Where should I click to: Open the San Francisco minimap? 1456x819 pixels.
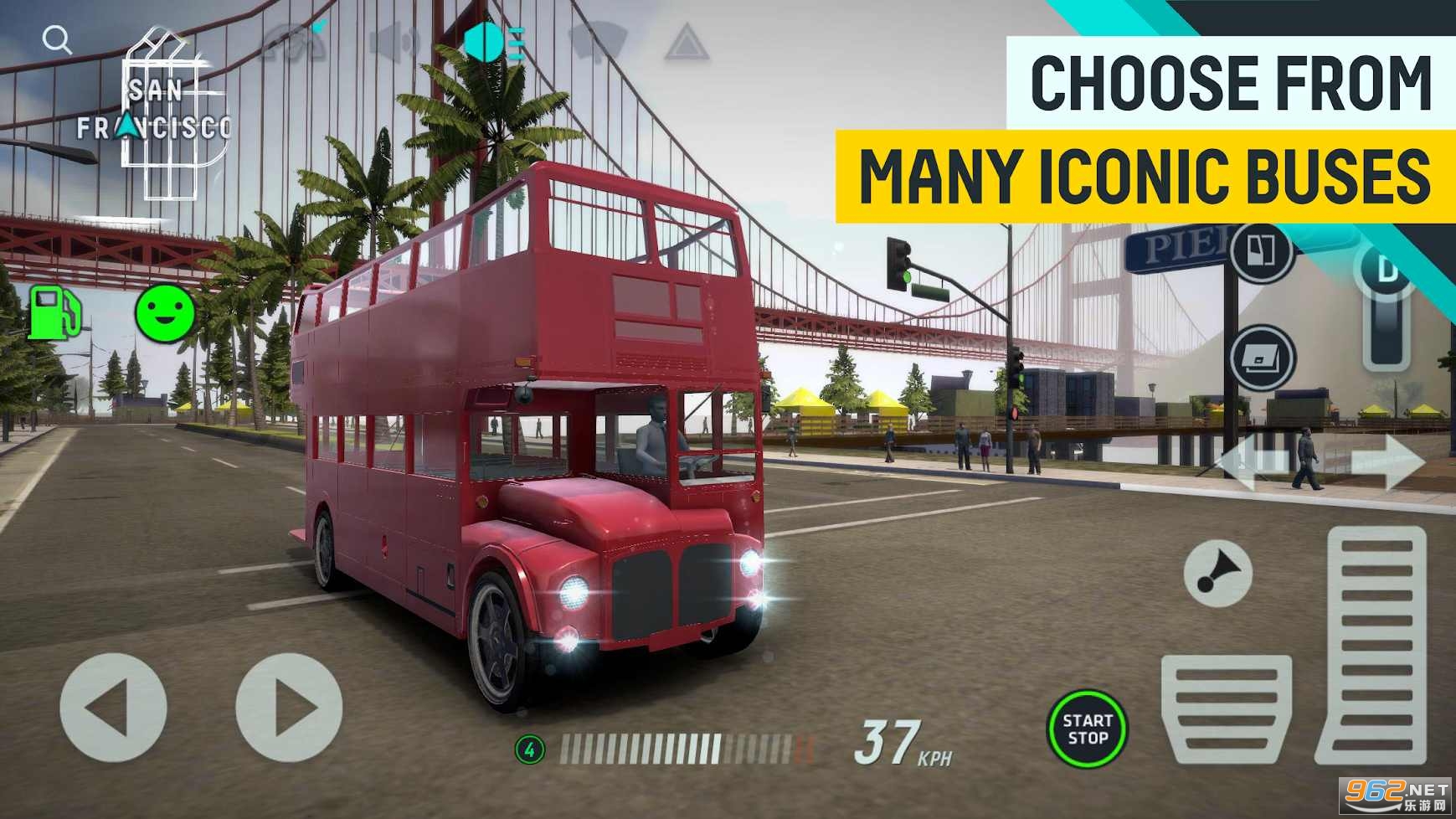pos(159,117)
